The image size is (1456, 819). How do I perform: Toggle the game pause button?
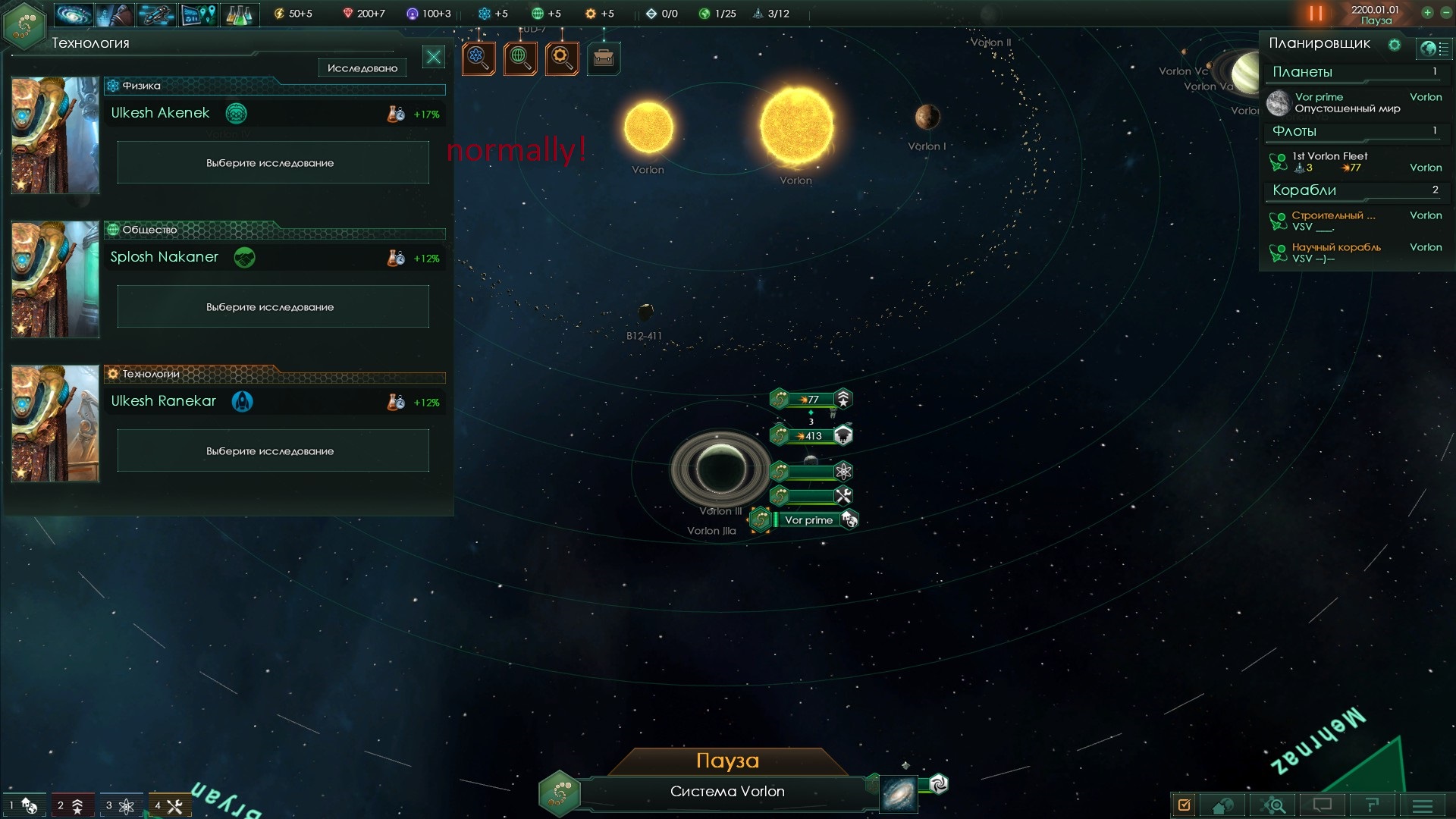pos(1316,14)
